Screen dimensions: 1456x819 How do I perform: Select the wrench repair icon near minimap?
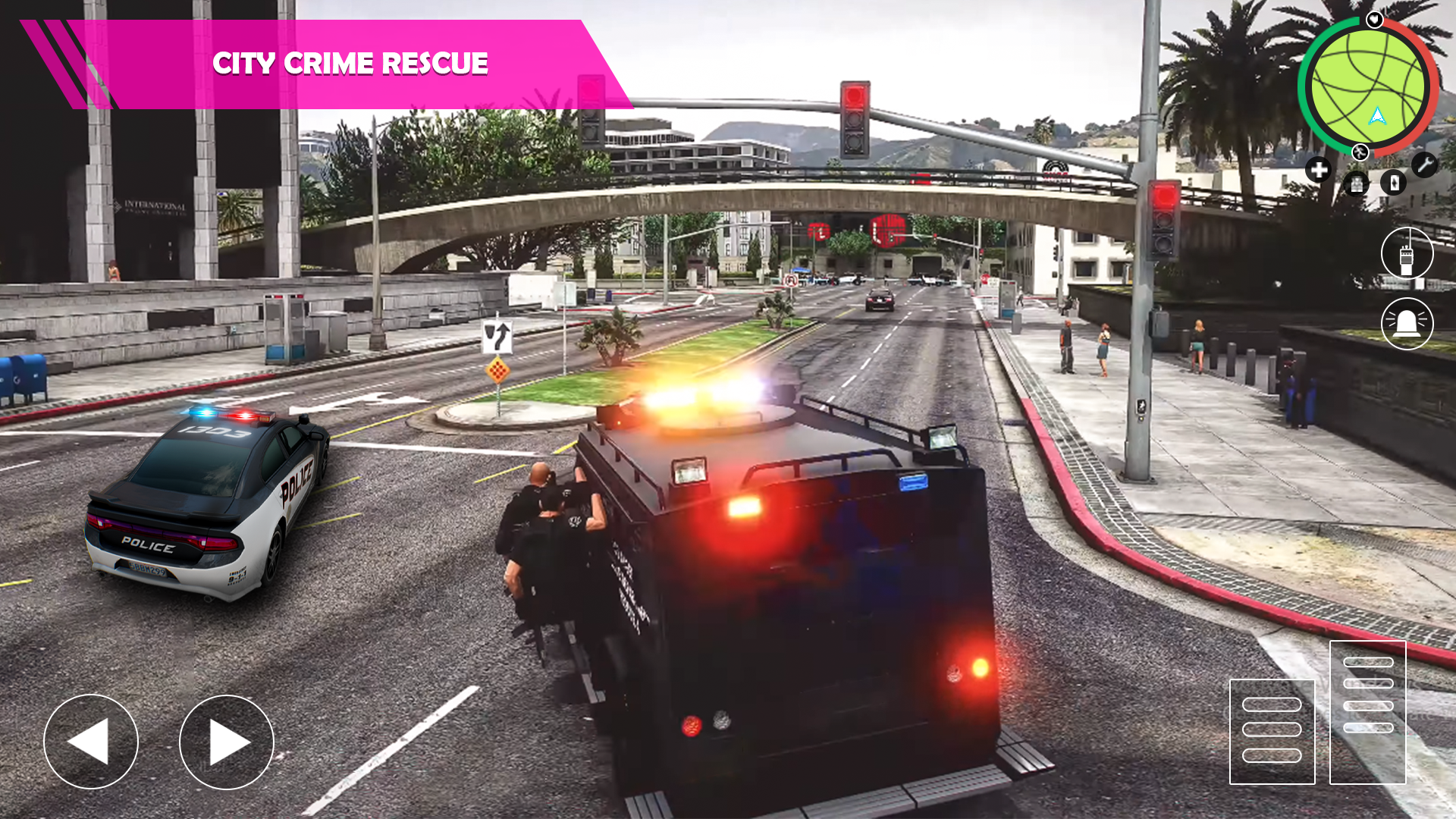1425,165
